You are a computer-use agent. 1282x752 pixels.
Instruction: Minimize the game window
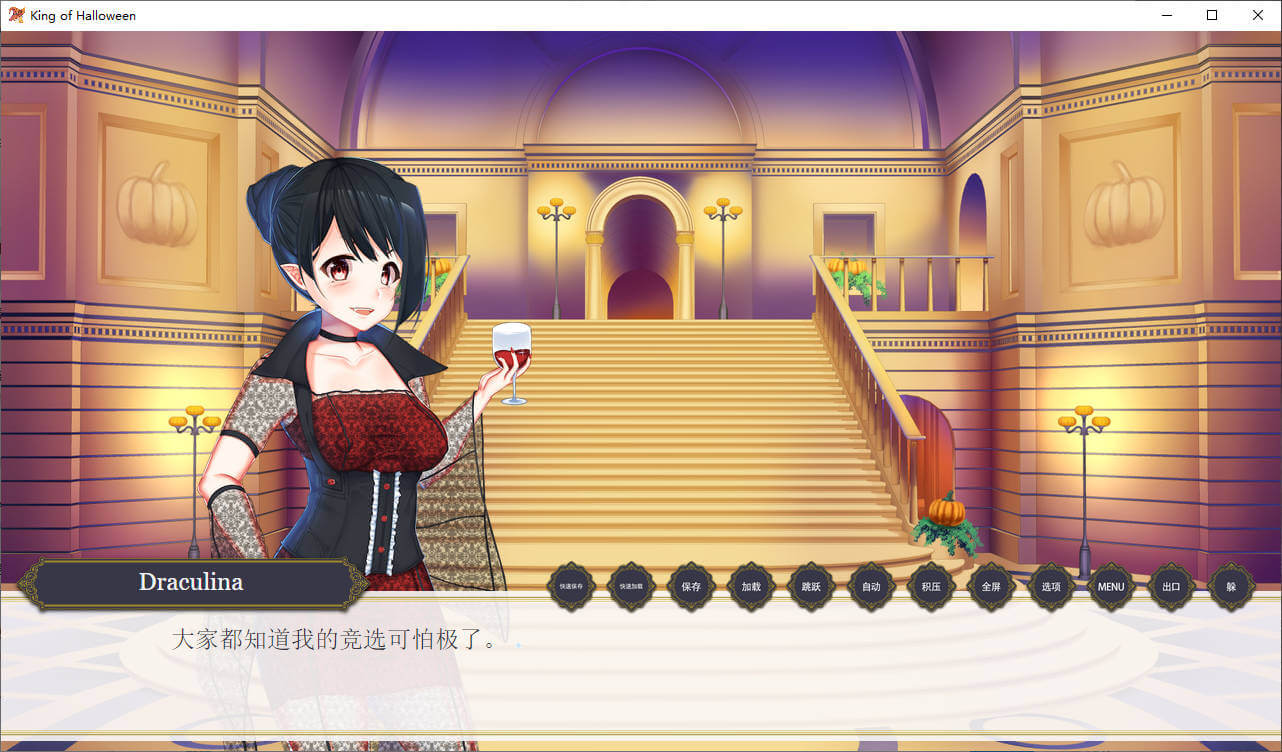(x=1166, y=15)
